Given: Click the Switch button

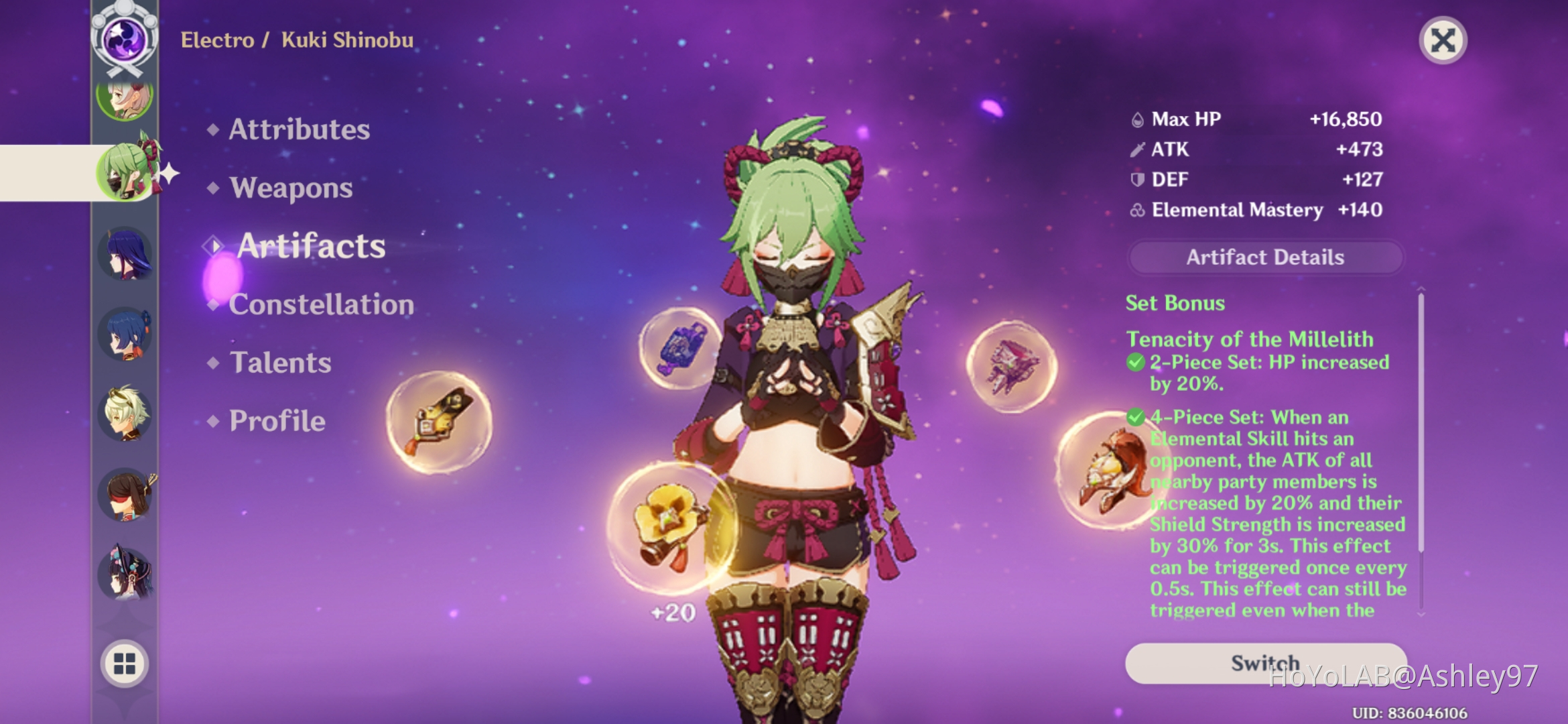Looking at the screenshot, I should 1264,662.
